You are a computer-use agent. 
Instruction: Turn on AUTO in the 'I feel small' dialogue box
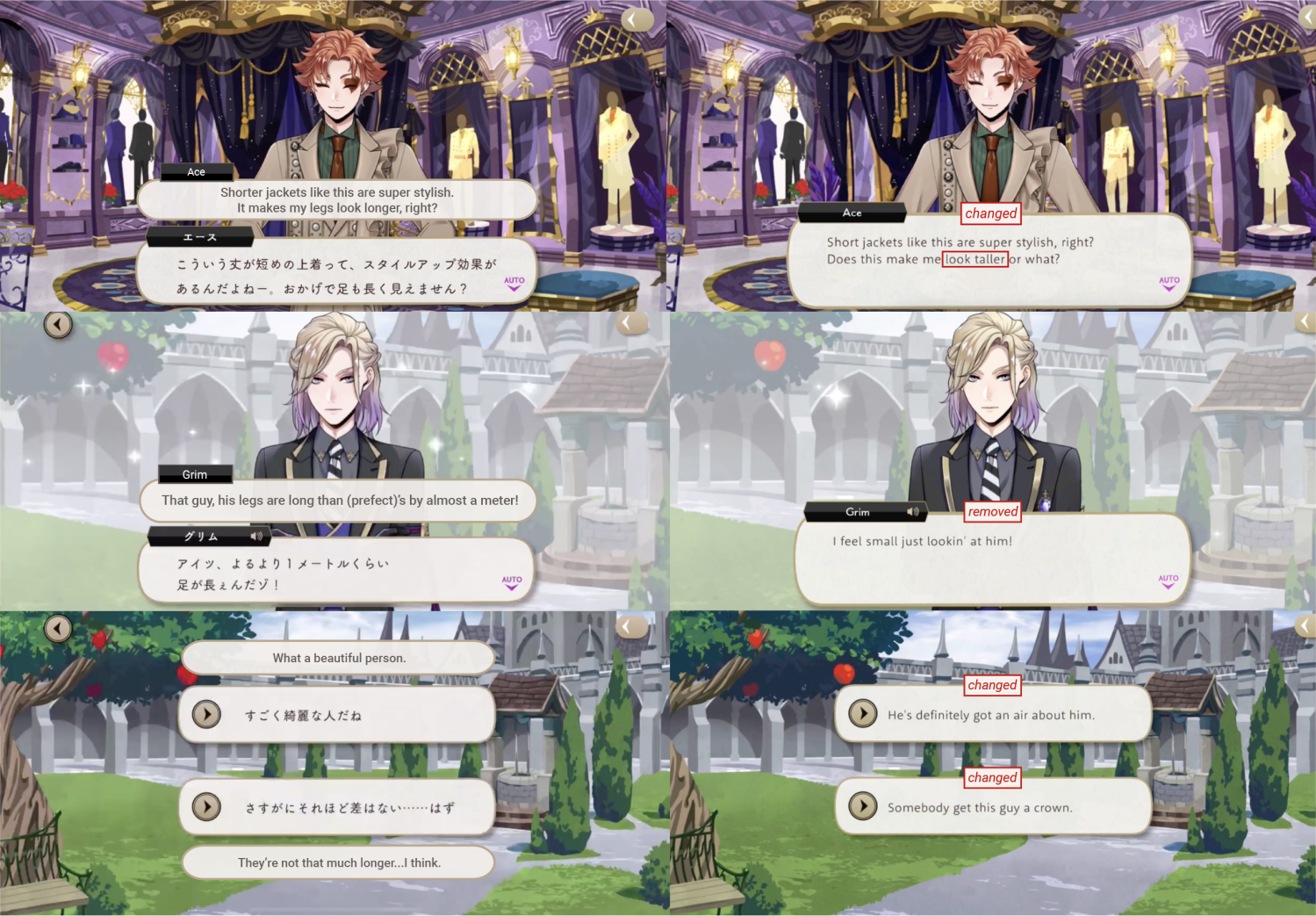[1168, 579]
